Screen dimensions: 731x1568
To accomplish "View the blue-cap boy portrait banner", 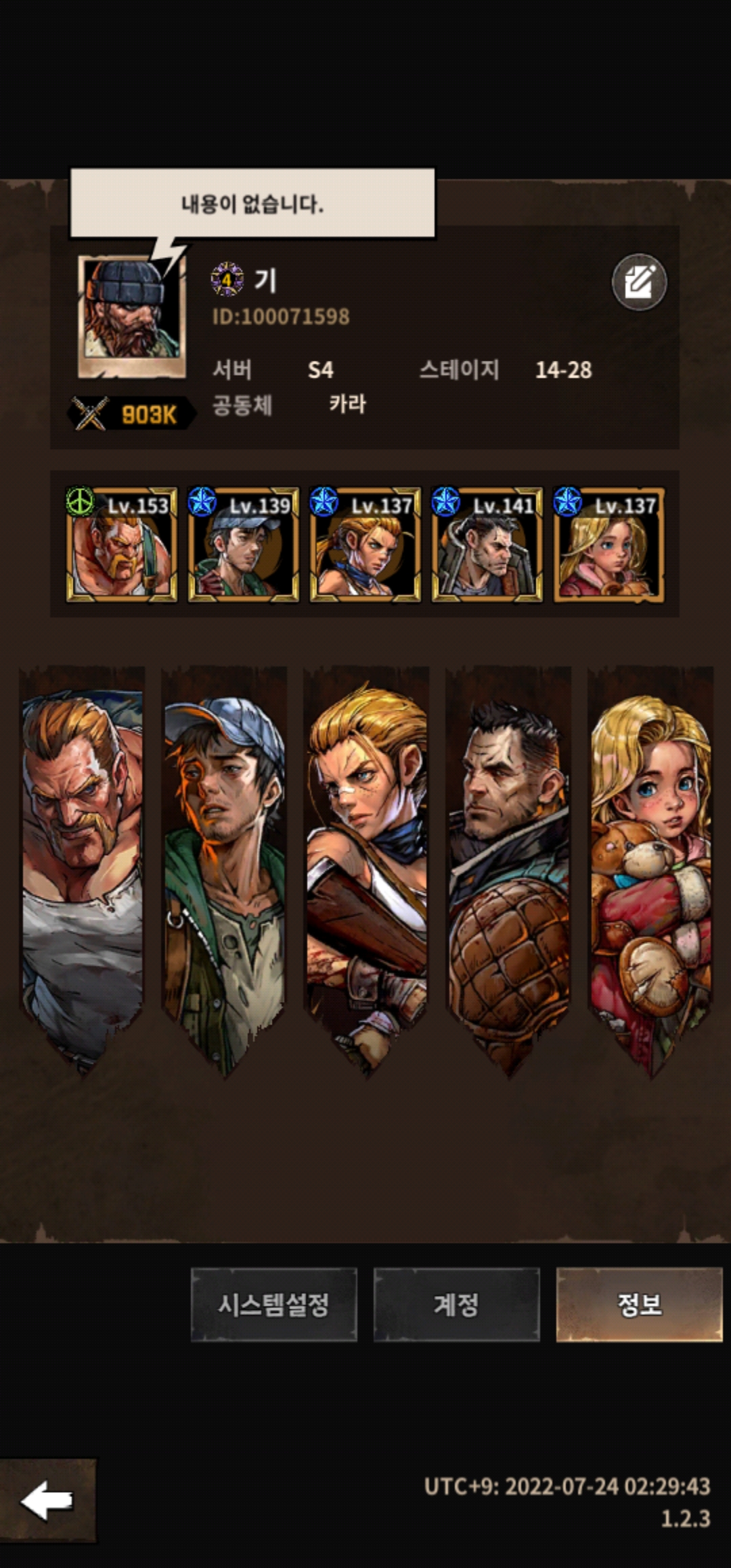I will [x=225, y=860].
